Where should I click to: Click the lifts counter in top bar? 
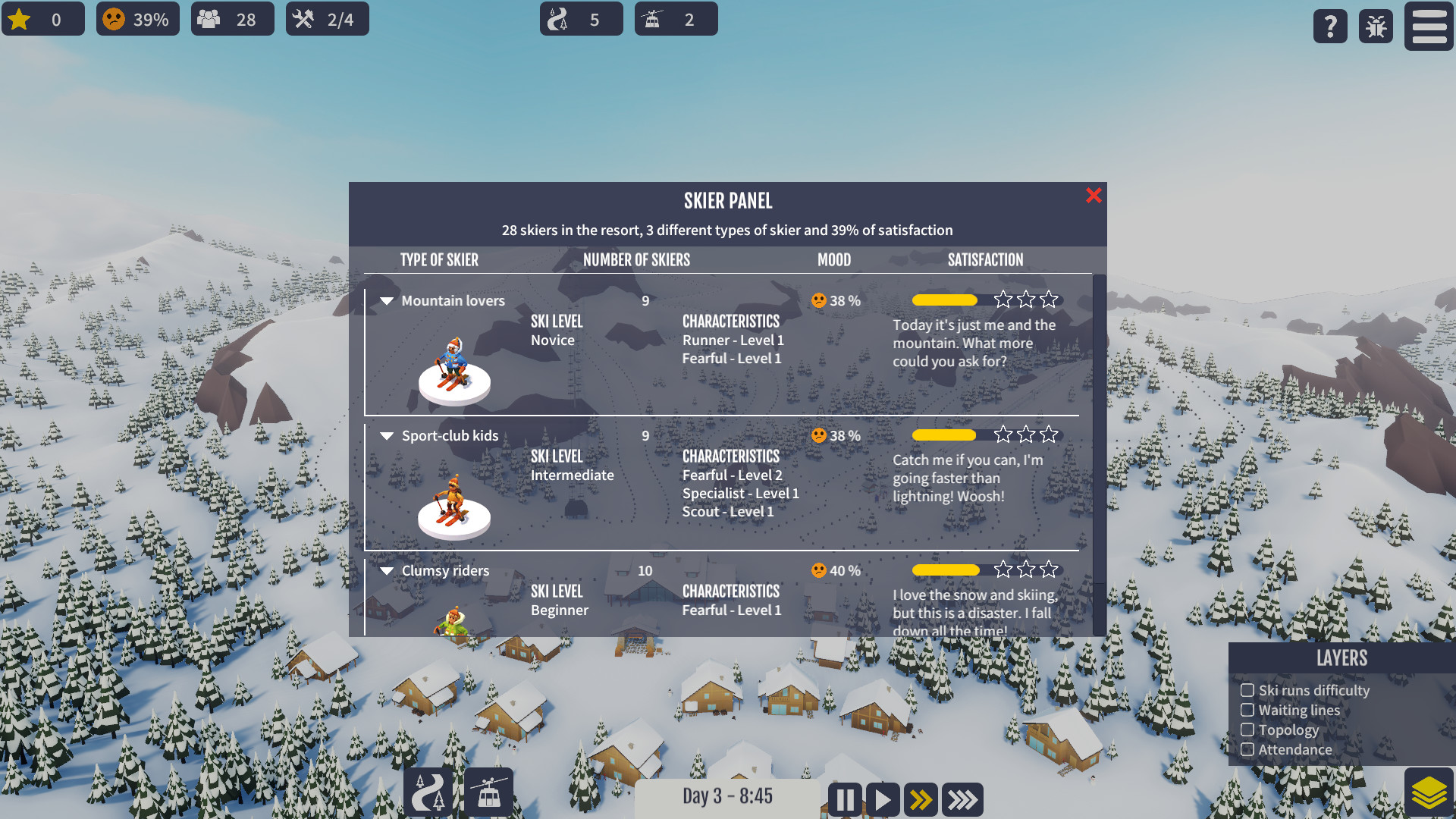(x=676, y=18)
